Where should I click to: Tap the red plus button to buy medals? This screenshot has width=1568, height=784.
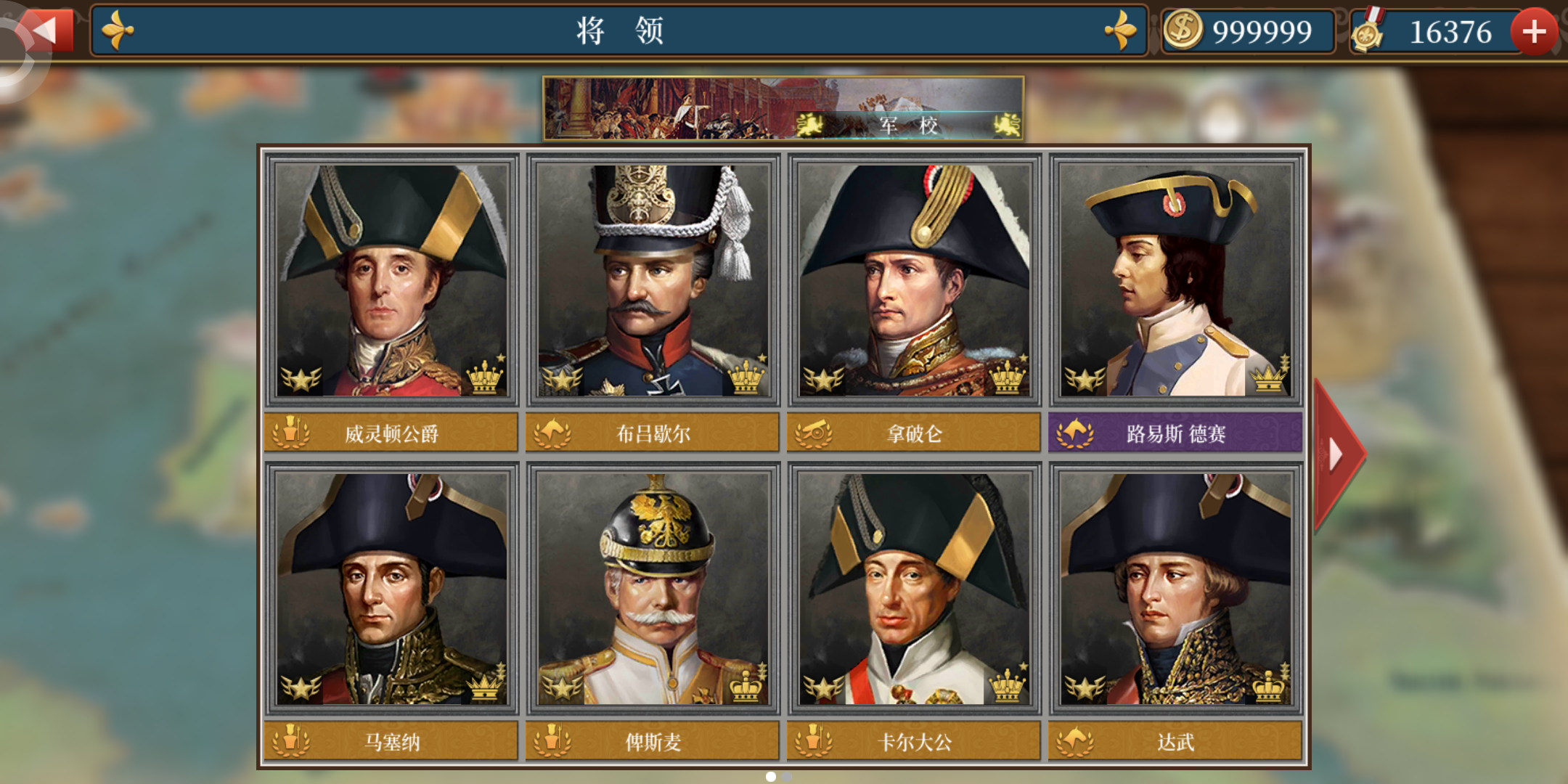[x=1534, y=31]
